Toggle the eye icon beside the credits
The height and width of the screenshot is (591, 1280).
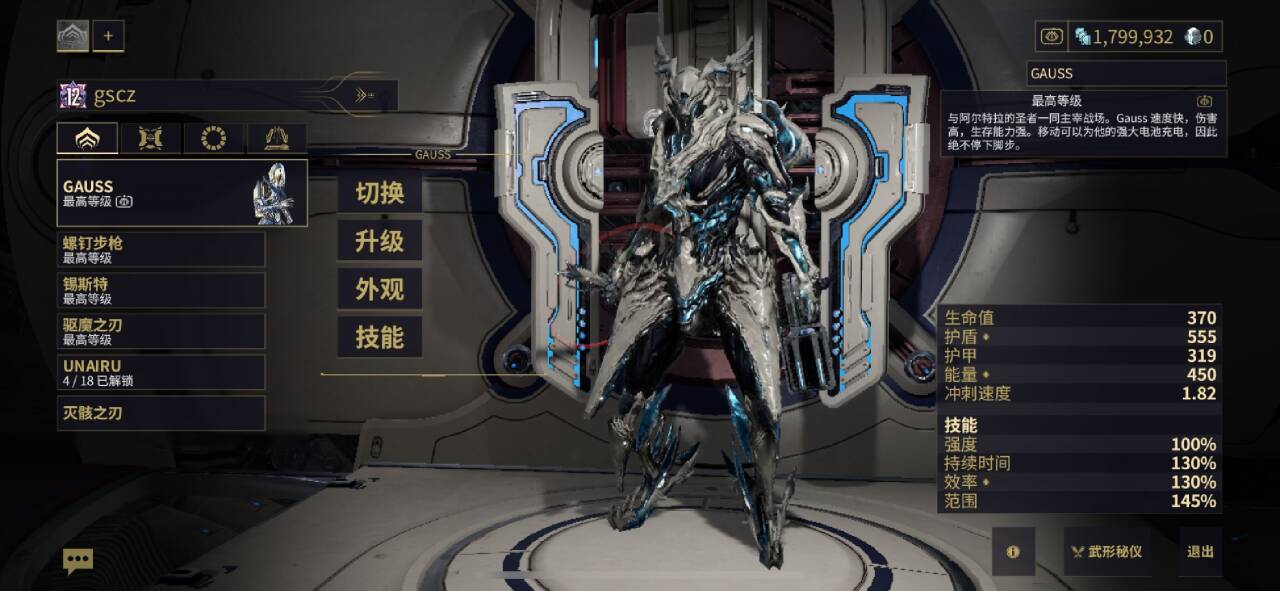pos(1051,37)
